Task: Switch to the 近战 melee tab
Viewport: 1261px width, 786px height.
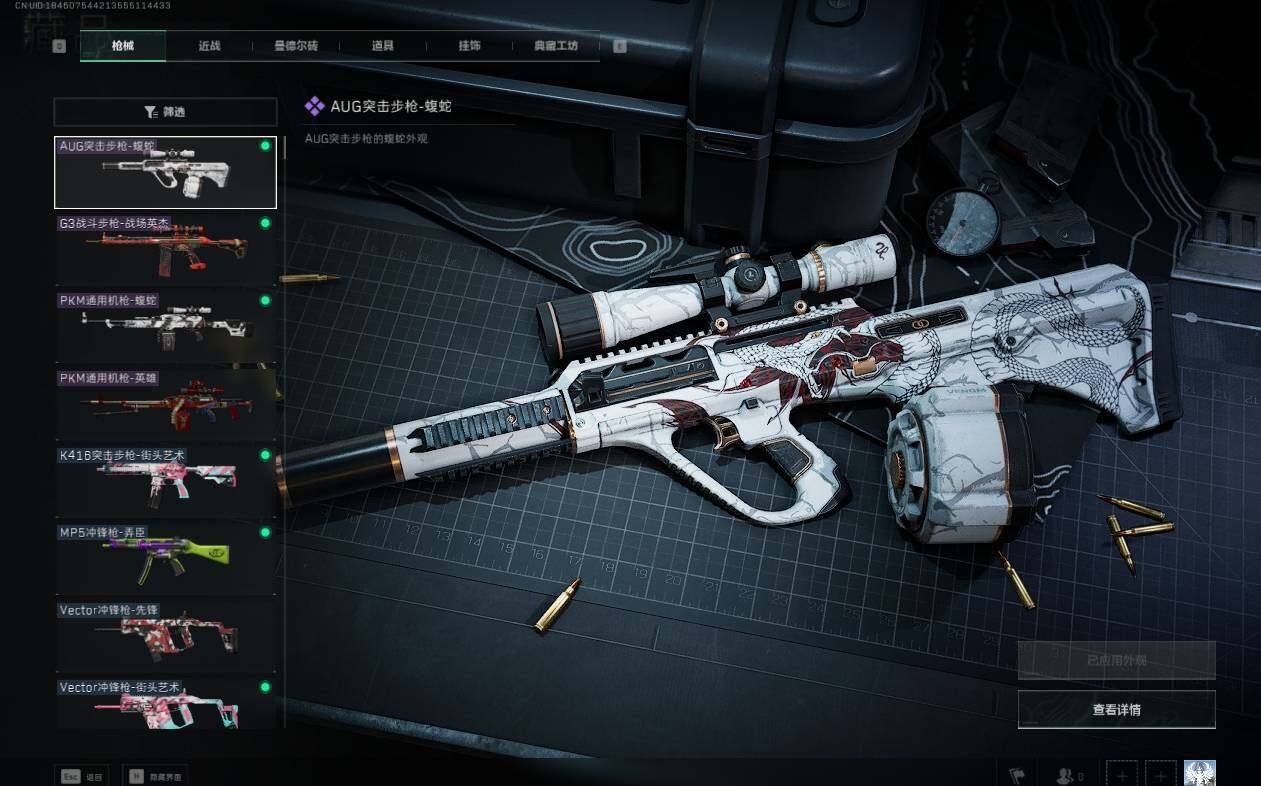Action: [209, 46]
